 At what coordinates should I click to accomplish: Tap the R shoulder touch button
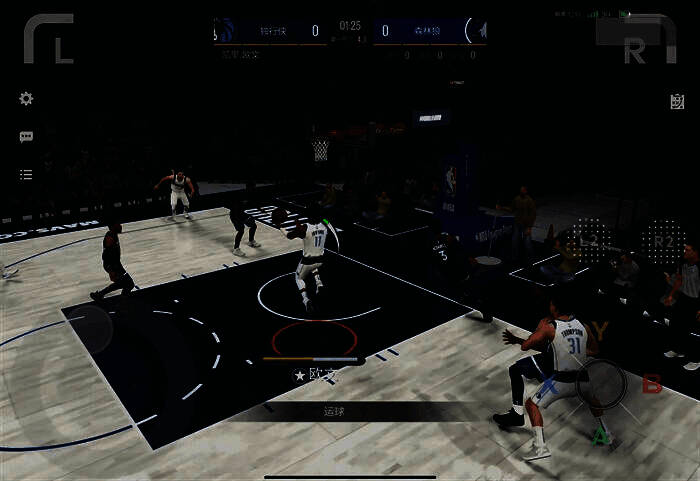tap(638, 40)
